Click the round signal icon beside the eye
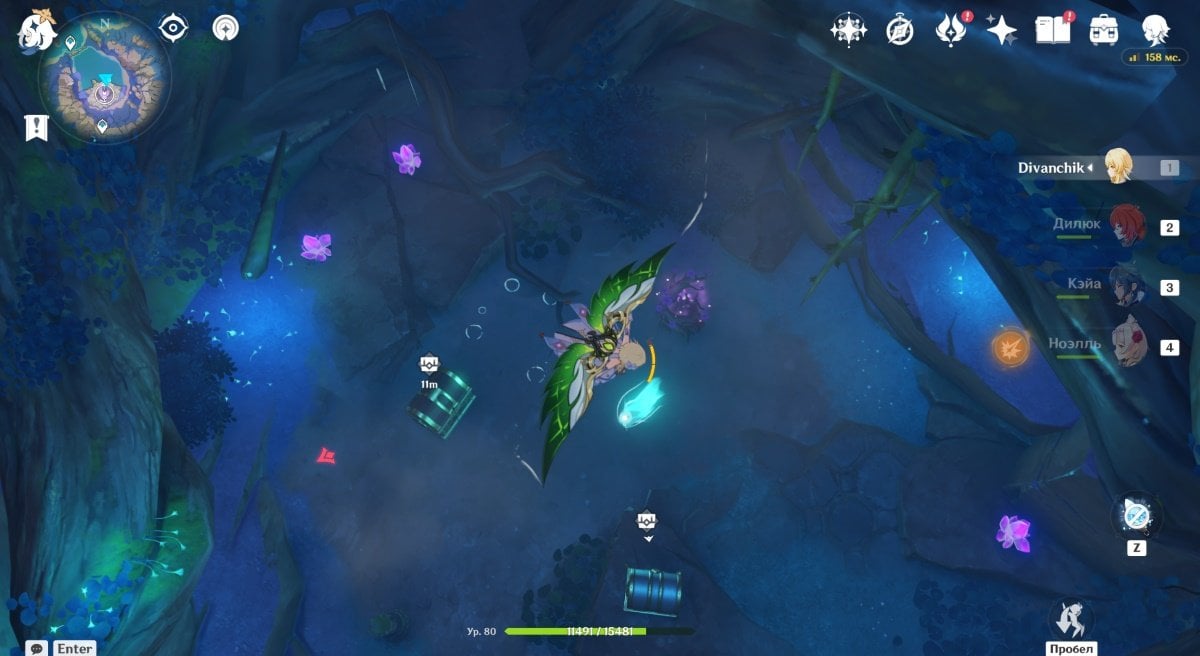The height and width of the screenshot is (656, 1200). [226, 28]
